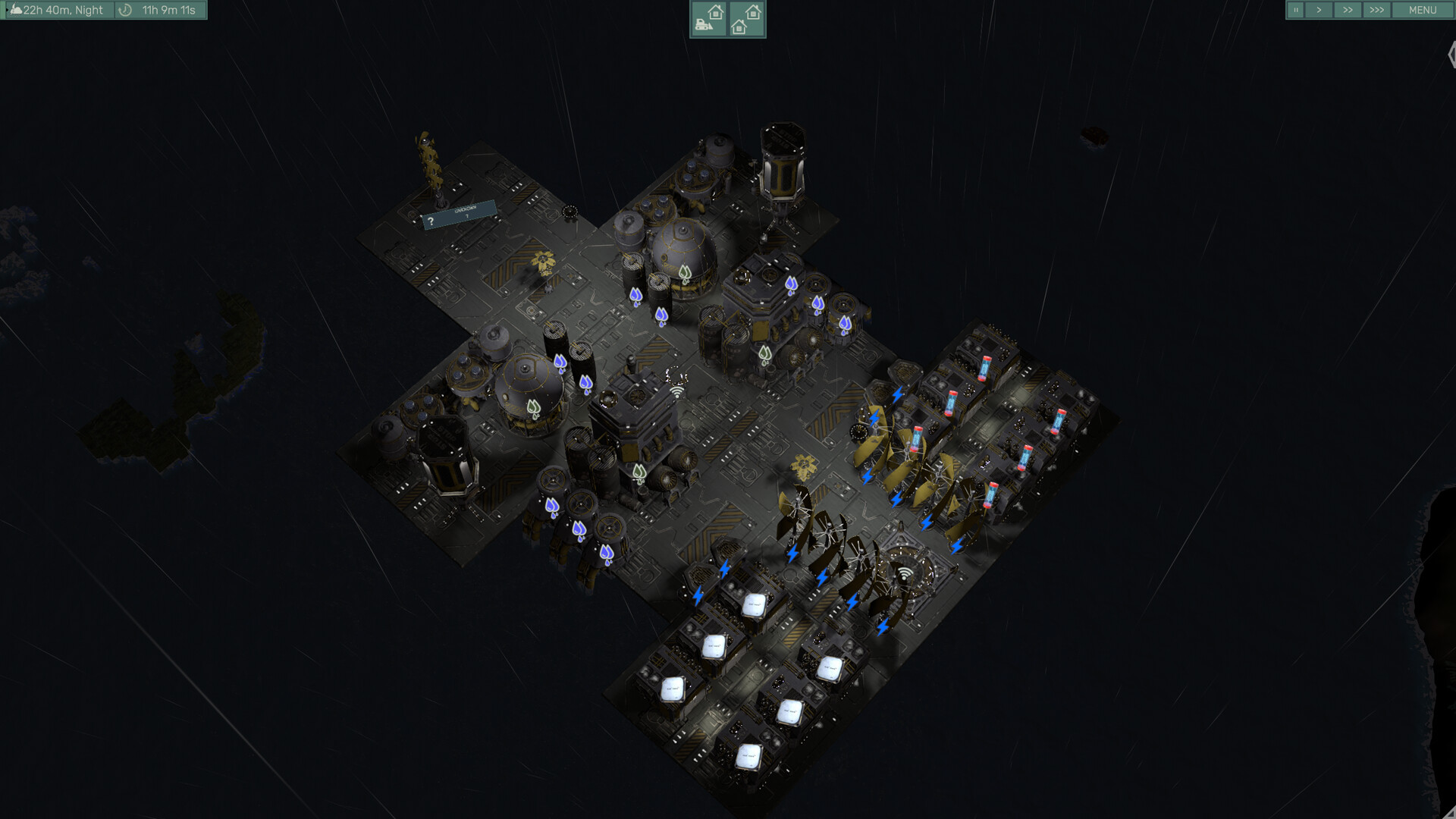The height and width of the screenshot is (819, 1456).
Task: Expand the right-side panel chevron
Action: [x=1451, y=55]
